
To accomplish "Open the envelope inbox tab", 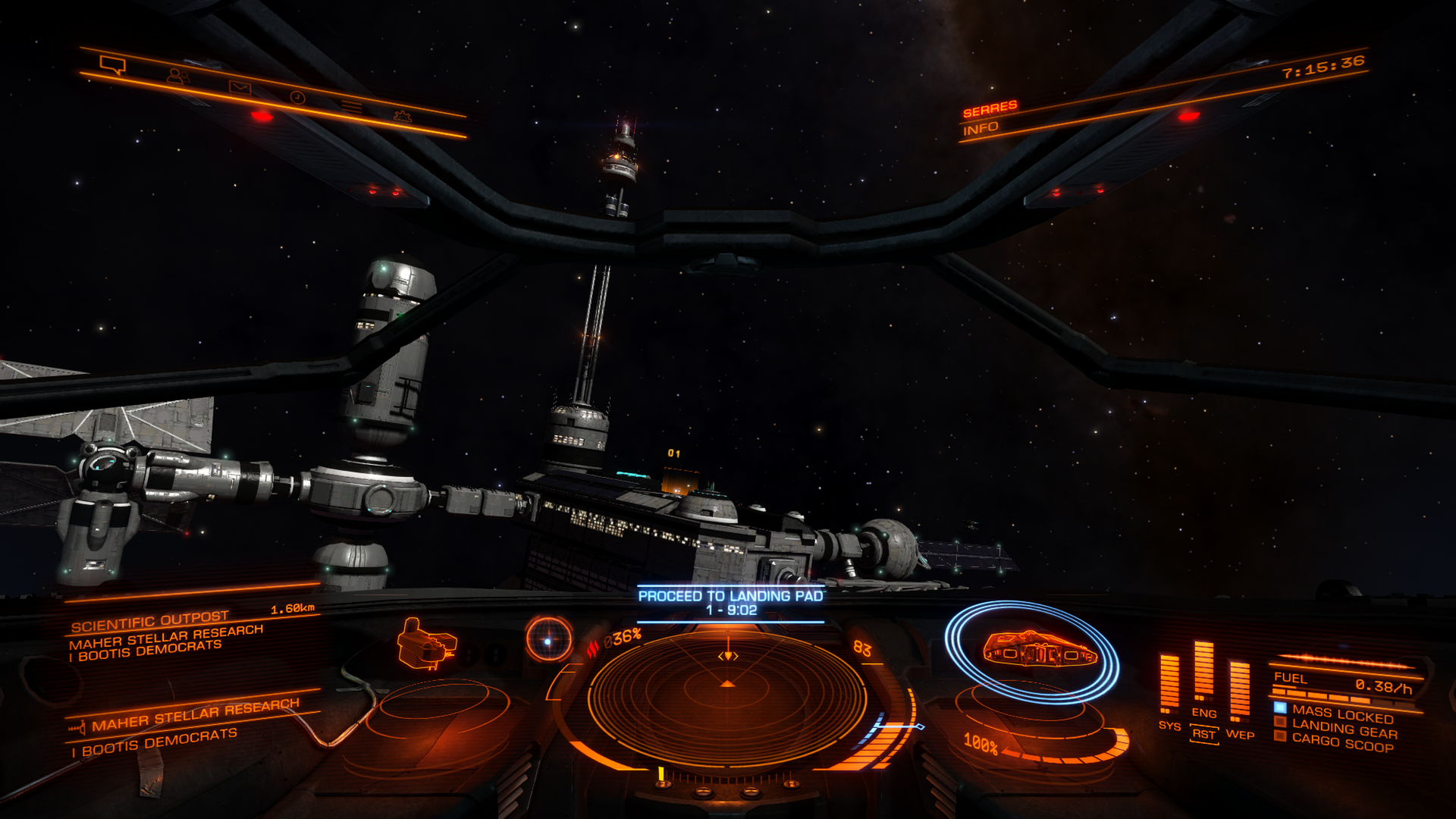I will coord(240,87).
